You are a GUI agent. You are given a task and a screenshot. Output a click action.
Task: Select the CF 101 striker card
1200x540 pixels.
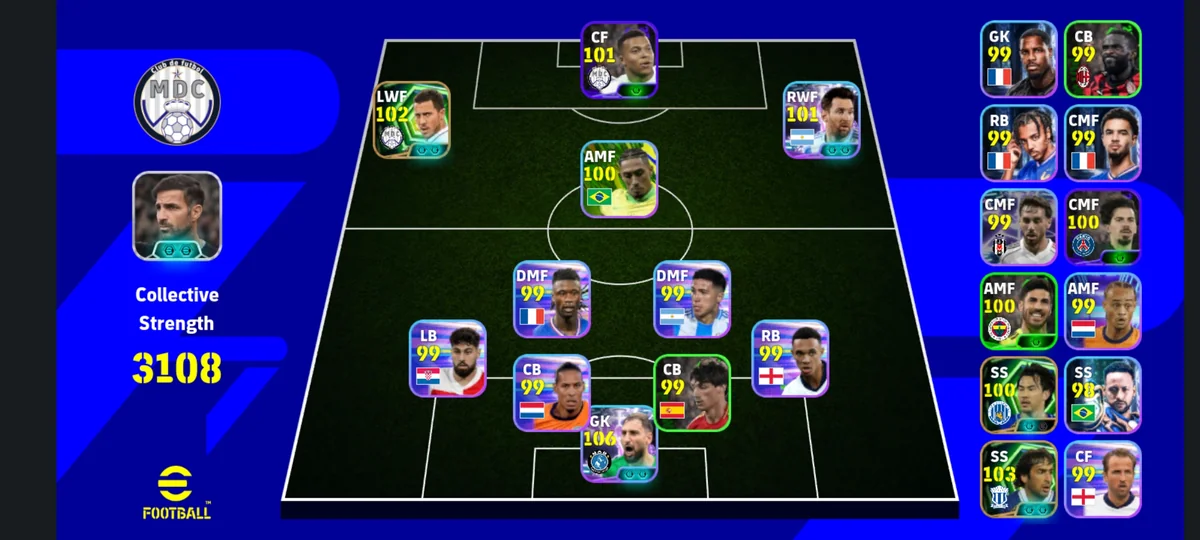(619, 60)
